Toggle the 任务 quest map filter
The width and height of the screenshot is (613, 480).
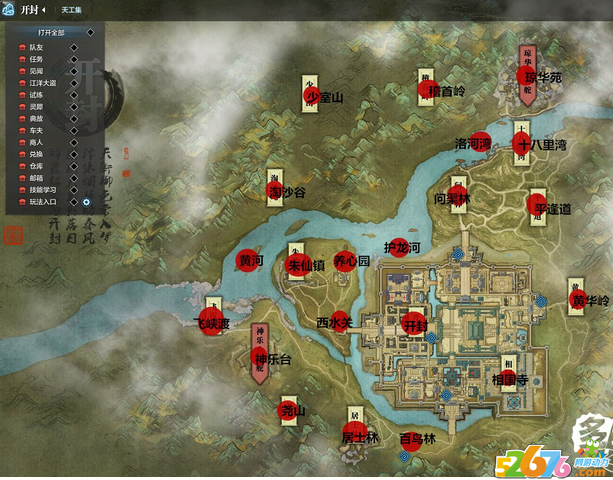click(73, 59)
